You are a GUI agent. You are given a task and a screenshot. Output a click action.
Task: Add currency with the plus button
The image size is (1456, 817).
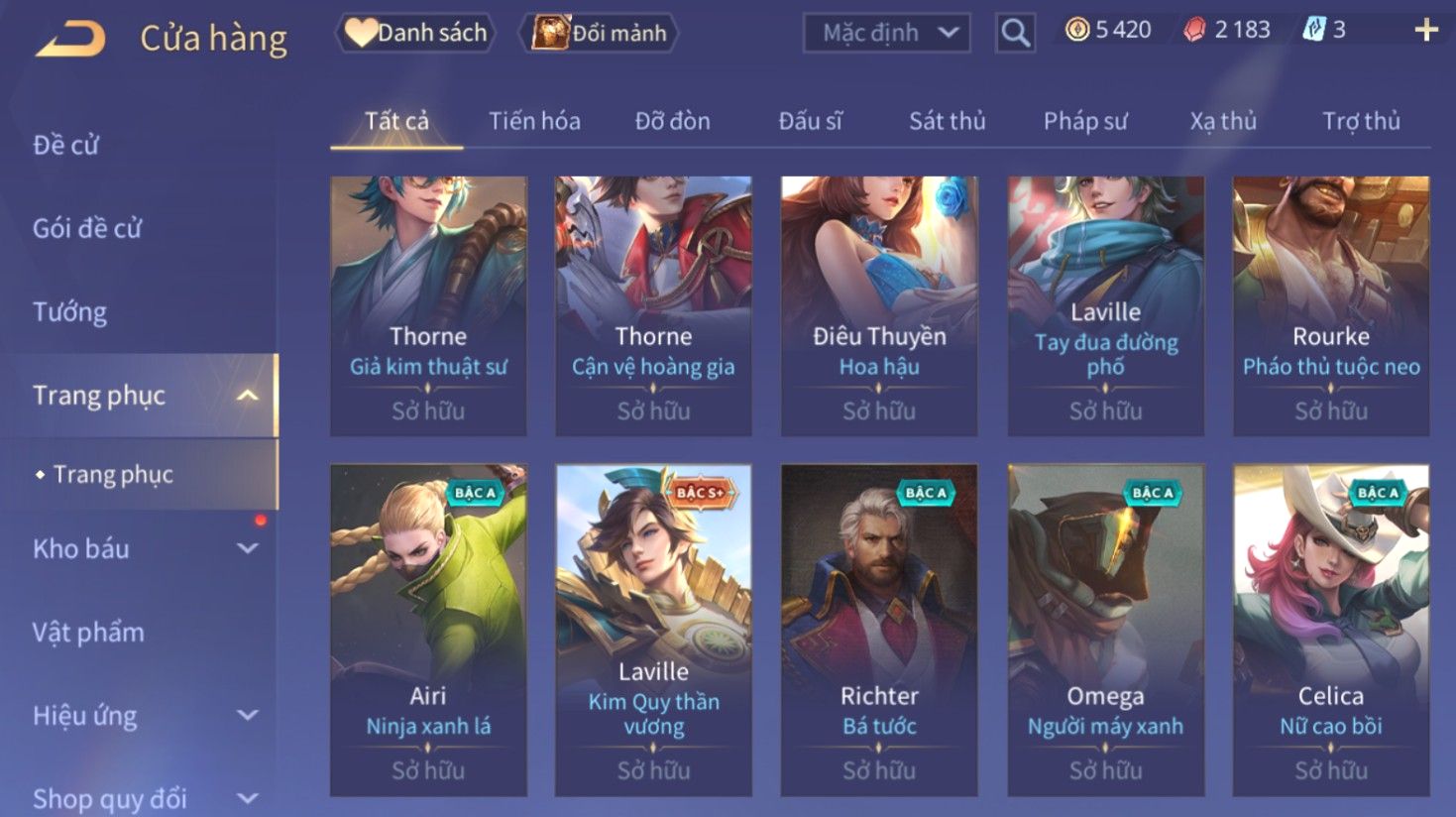click(1425, 31)
